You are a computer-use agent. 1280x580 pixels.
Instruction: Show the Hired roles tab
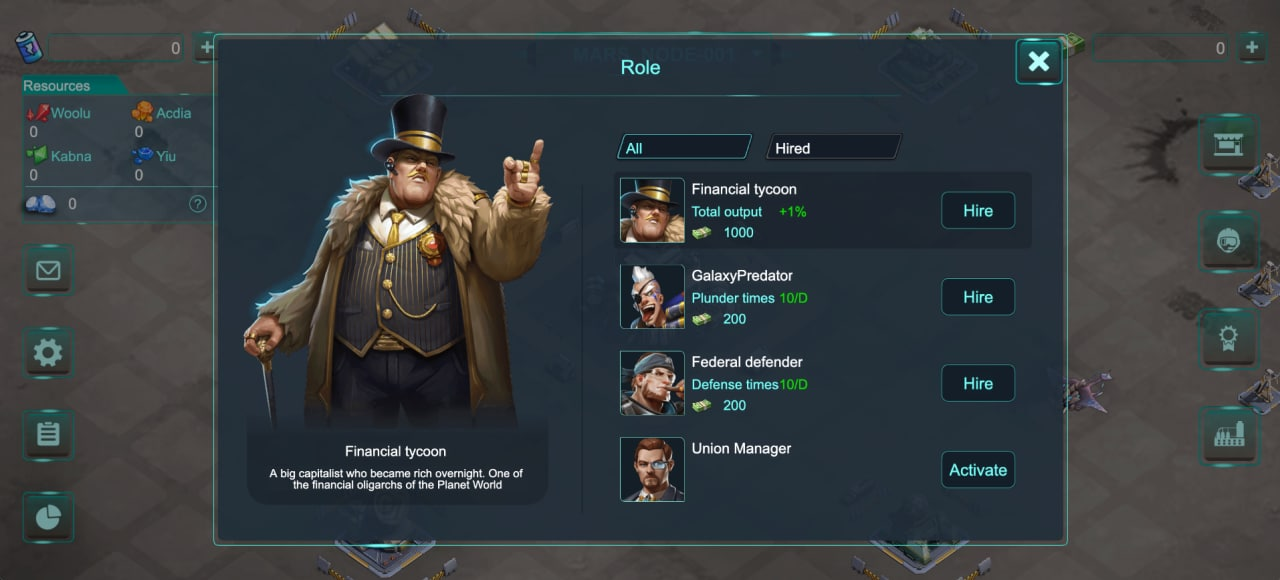(x=833, y=148)
